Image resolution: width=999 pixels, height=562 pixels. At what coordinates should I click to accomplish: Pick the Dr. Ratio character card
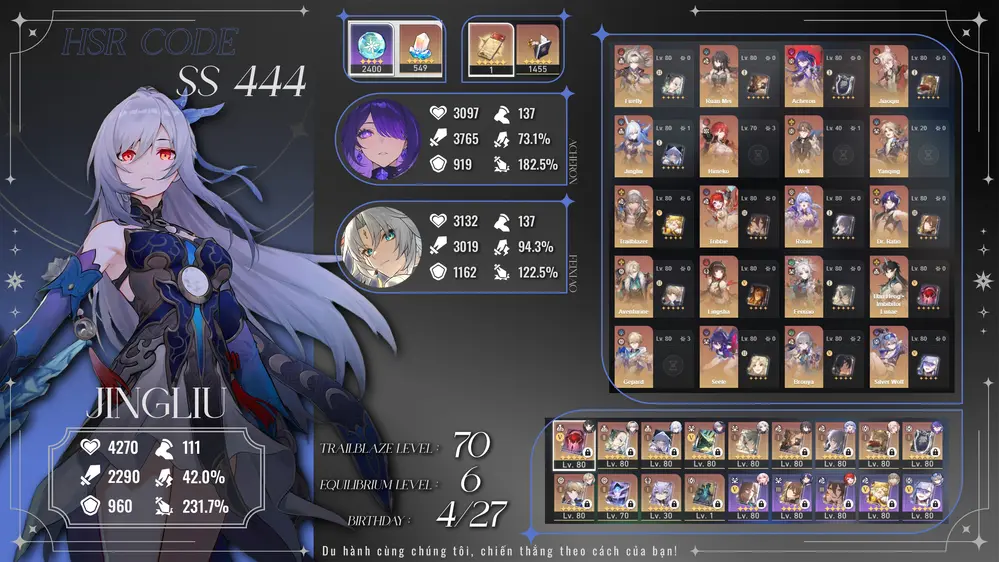[x=889, y=216]
